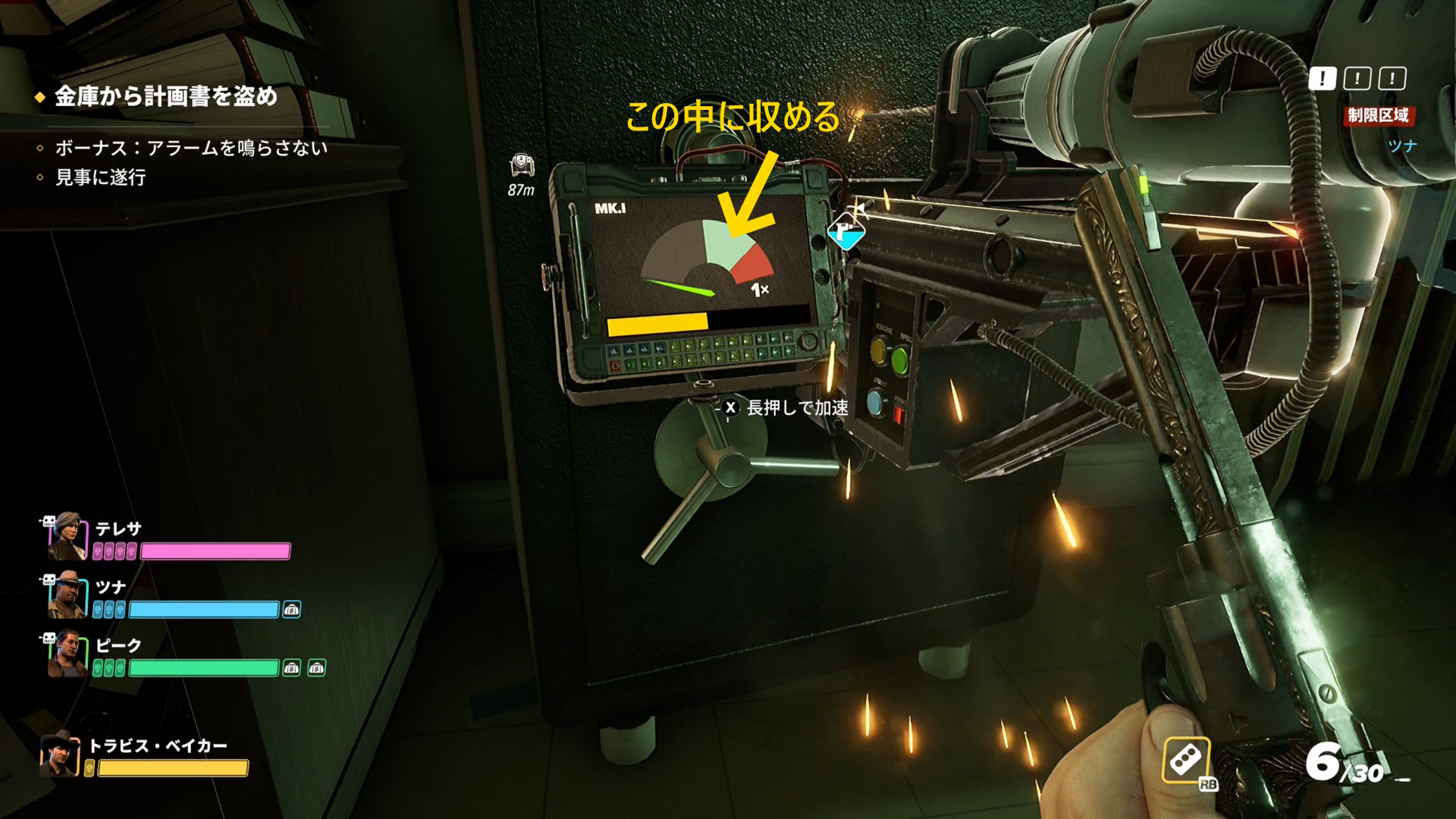
Task: Click the diamond drill objective marker
Action: click(x=846, y=231)
